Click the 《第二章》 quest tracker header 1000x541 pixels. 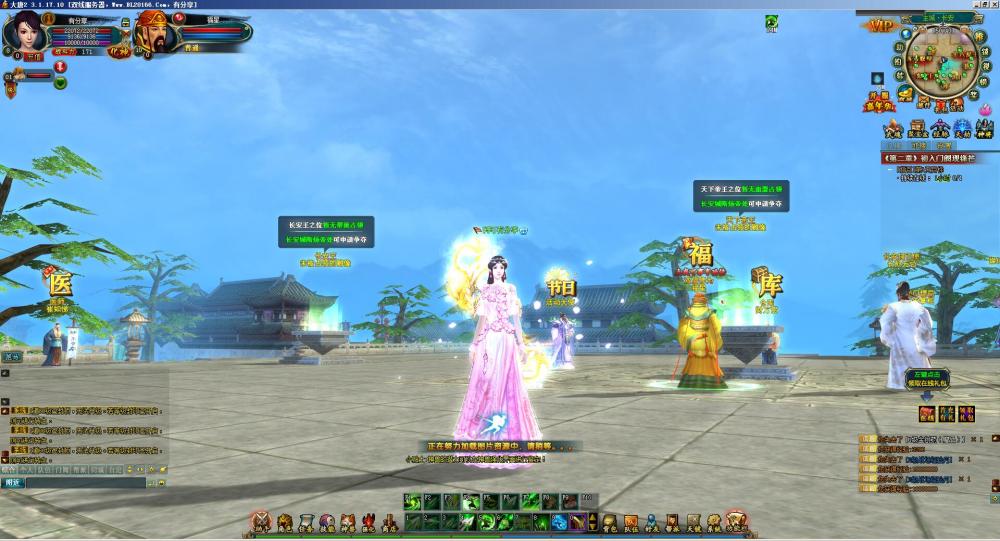930,158
